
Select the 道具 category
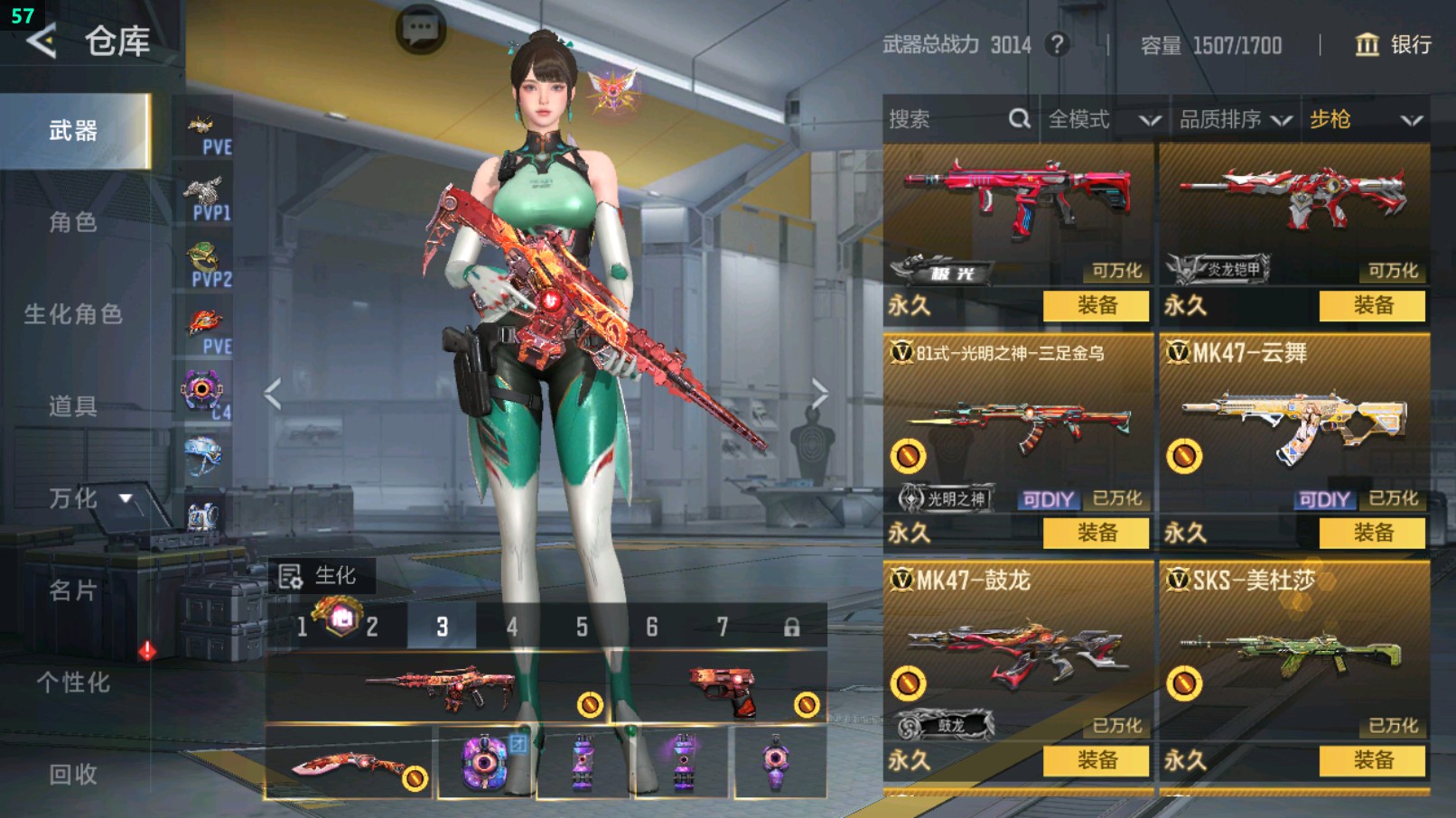[x=73, y=406]
